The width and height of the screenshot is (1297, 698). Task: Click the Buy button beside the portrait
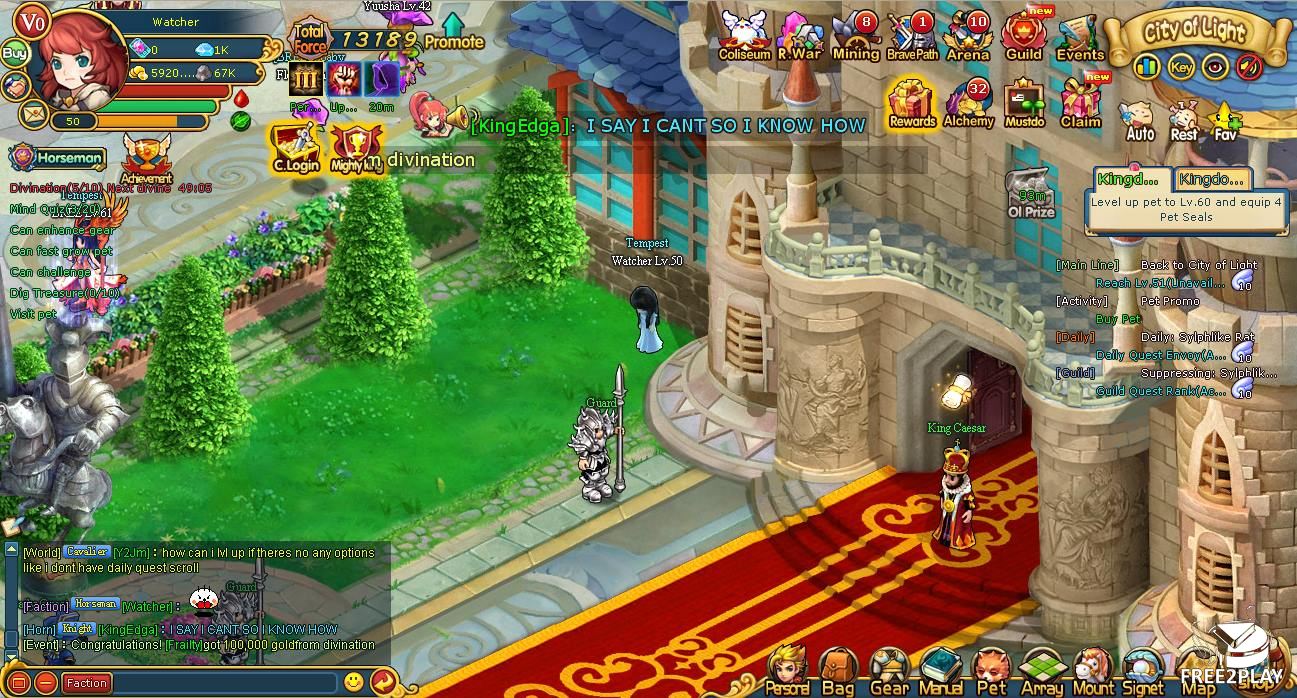[14, 53]
